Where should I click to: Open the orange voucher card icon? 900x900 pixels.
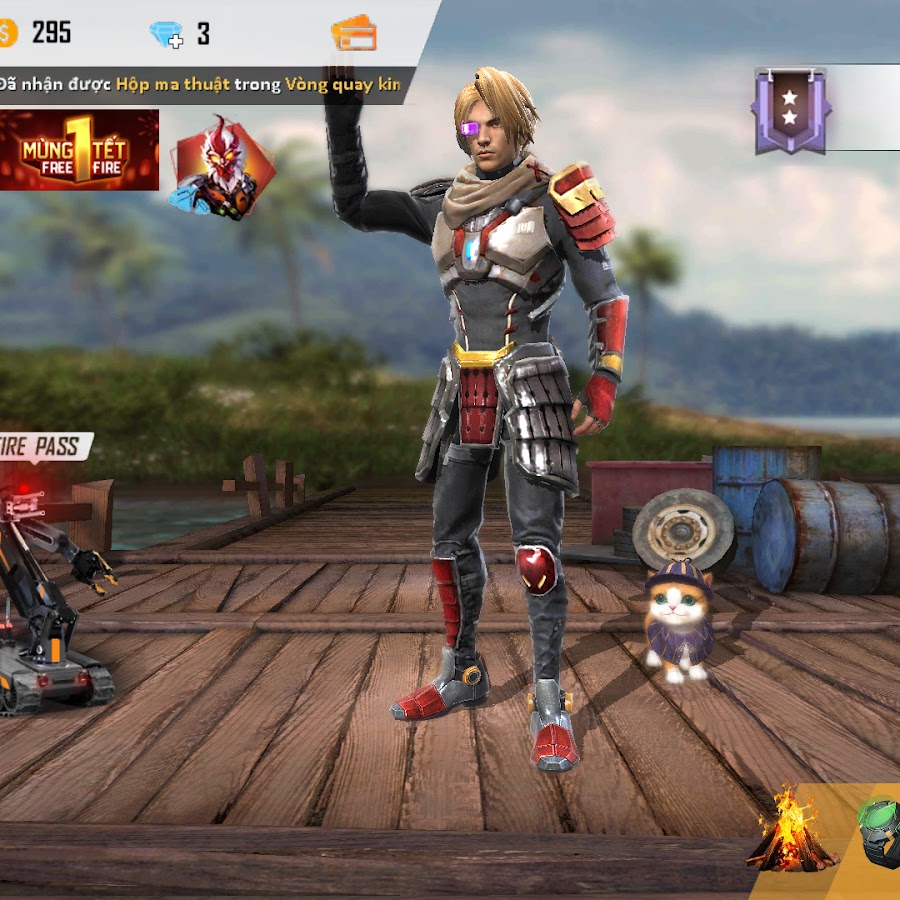[x=354, y=33]
